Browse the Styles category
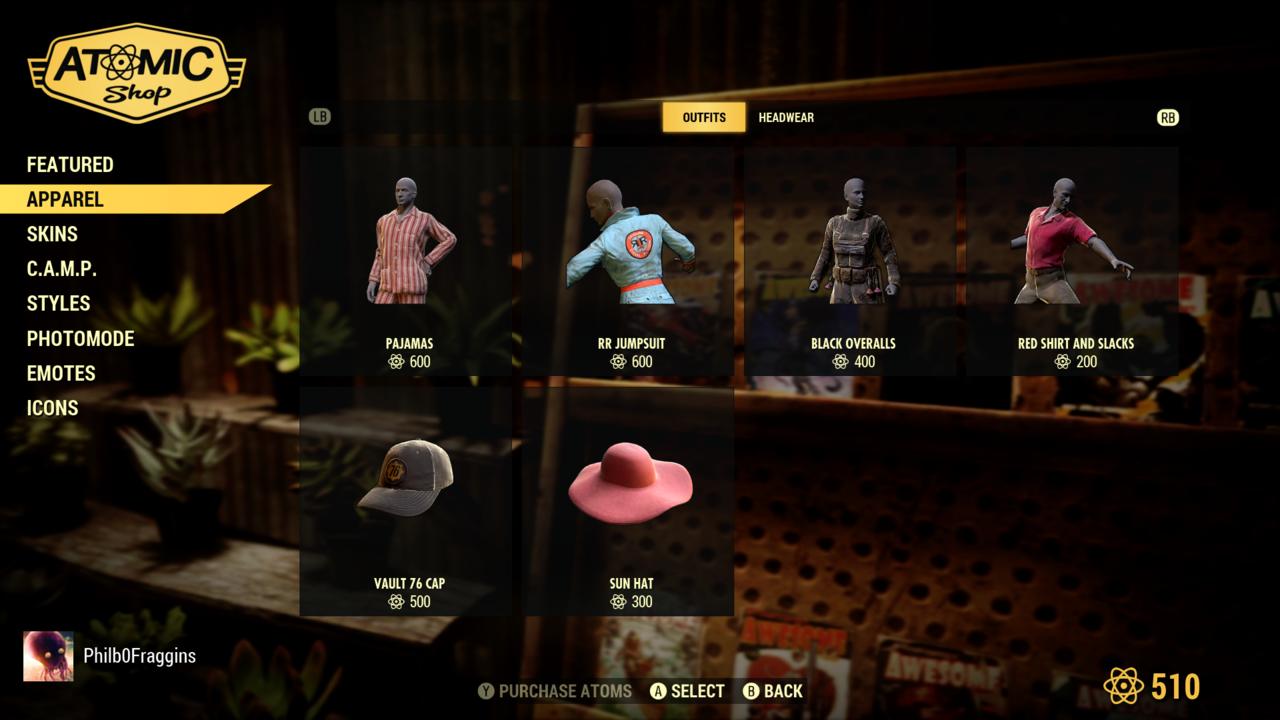This screenshot has width=1280, height=720. coord(58,303)
